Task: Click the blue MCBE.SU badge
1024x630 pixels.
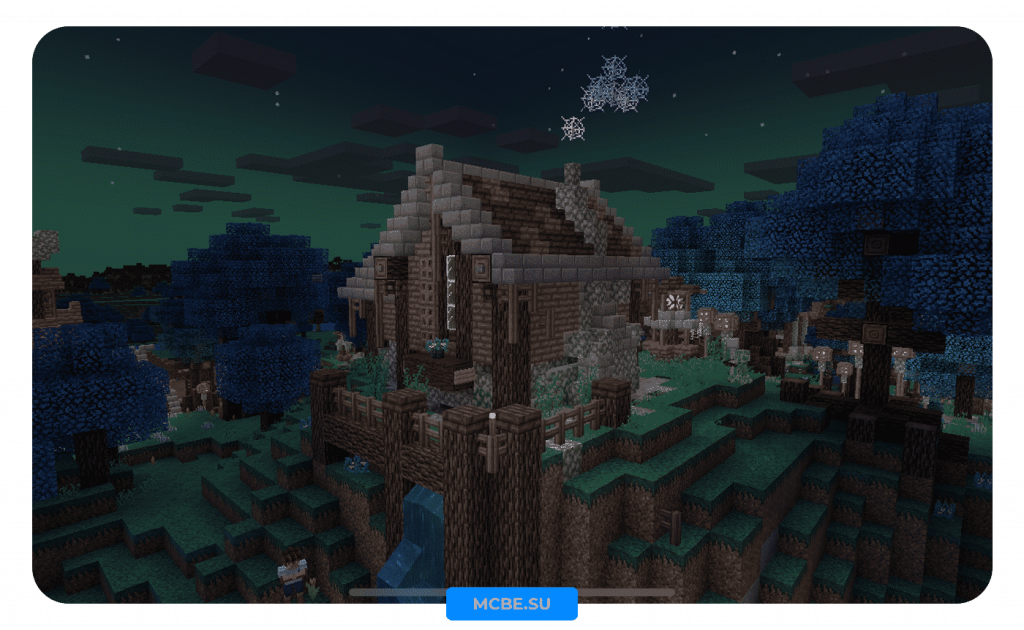Action: [512, 604]
